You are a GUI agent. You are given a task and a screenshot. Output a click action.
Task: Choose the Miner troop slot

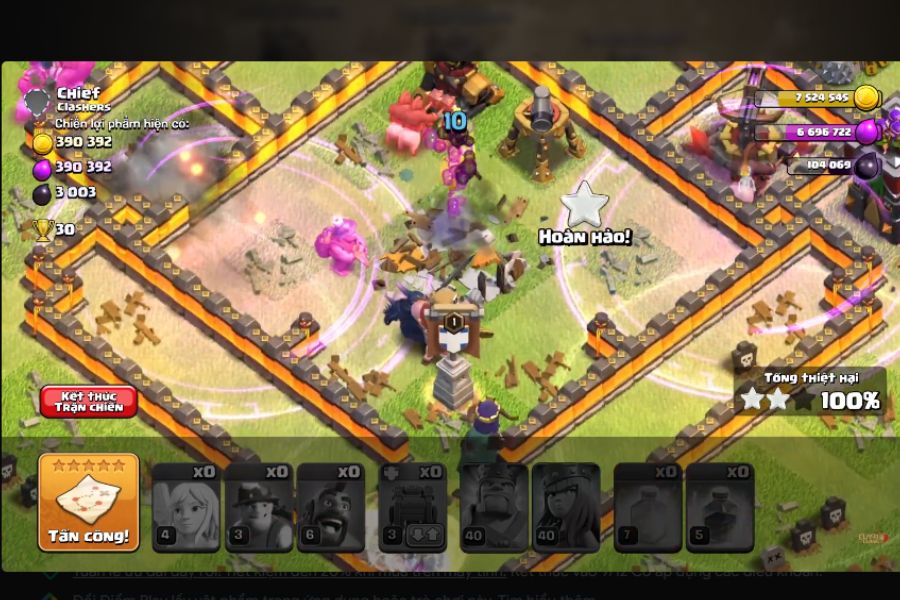[258, 507]
